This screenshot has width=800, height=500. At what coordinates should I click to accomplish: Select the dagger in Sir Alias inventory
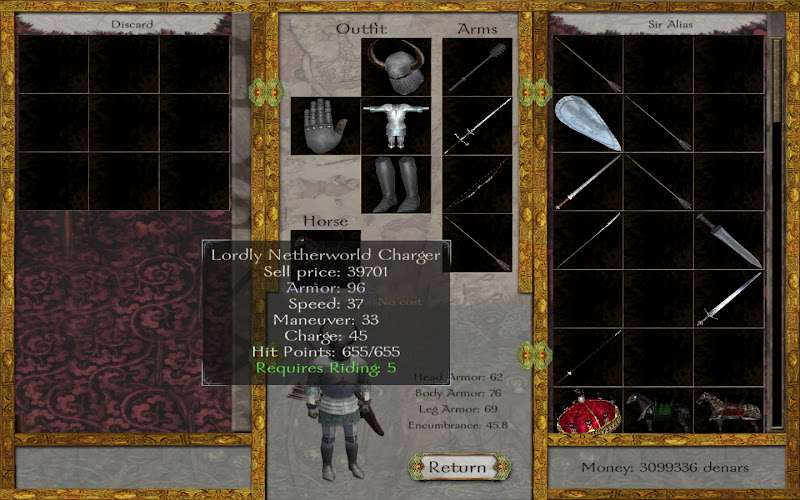pyautogui.click(x=729, y=240)
